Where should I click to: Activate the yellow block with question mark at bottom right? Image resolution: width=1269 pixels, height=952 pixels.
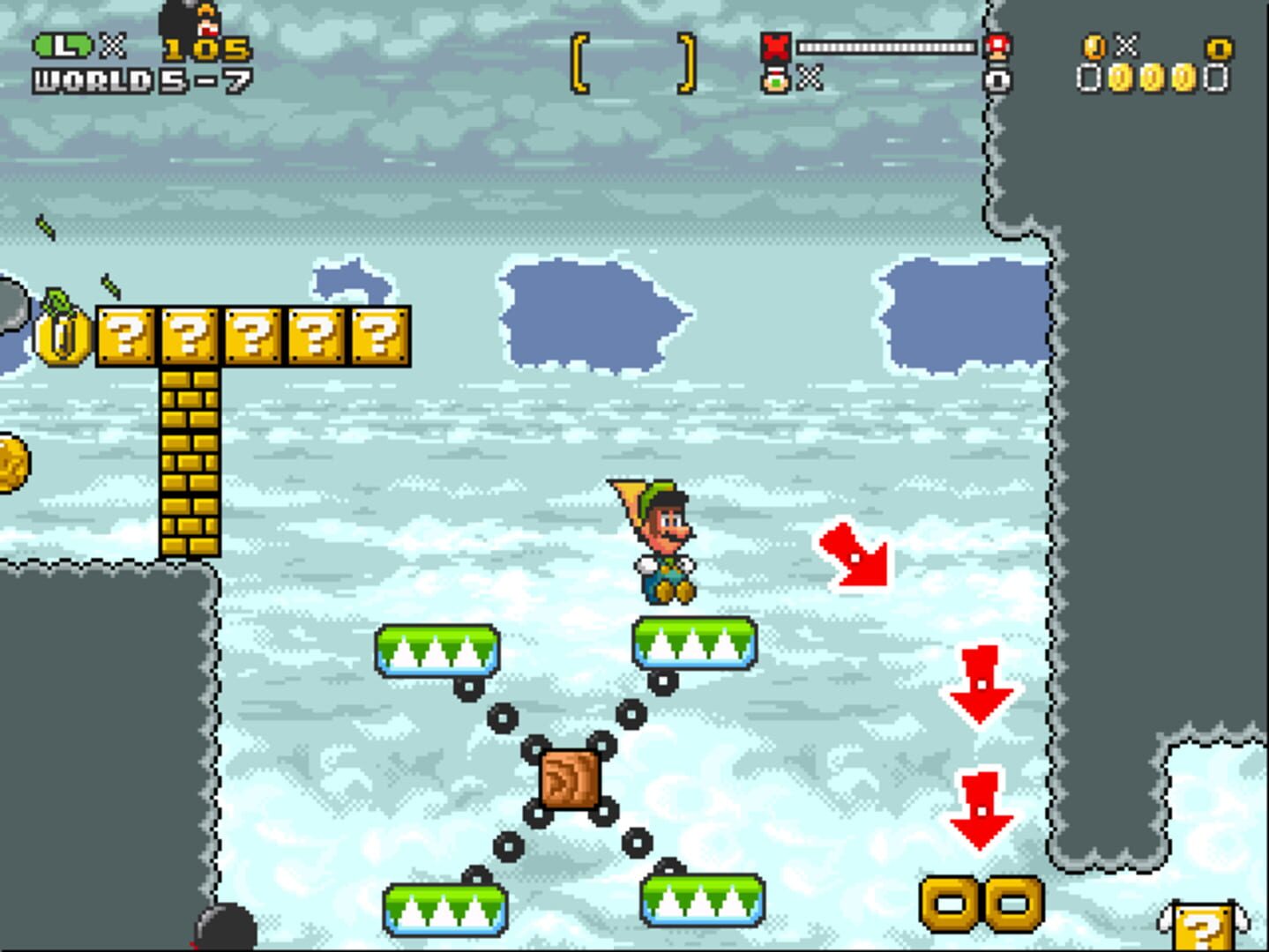(x=1204, y=926)
